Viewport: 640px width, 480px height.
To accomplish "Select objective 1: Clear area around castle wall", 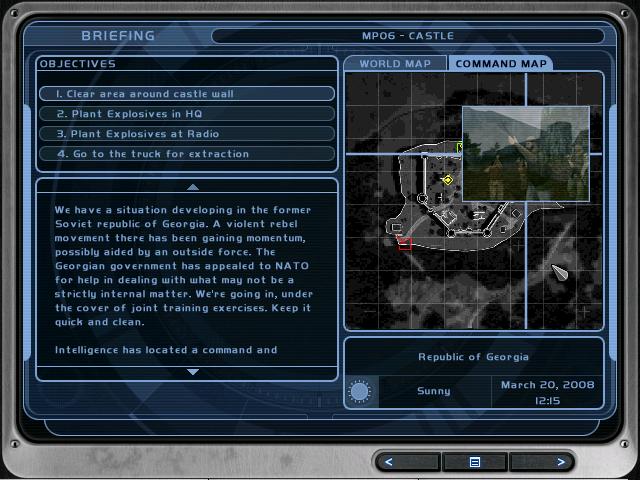I will (x=187, y=94).
